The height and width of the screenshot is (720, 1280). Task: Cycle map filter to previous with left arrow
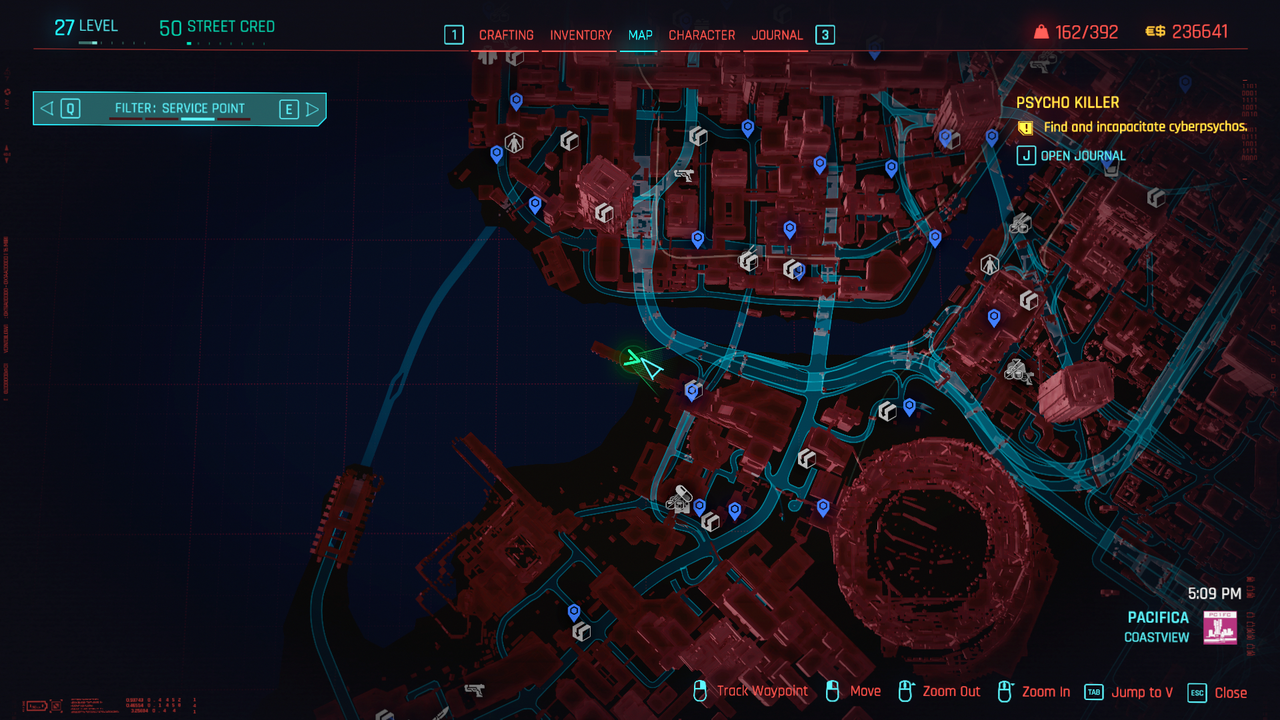[47, 109]
